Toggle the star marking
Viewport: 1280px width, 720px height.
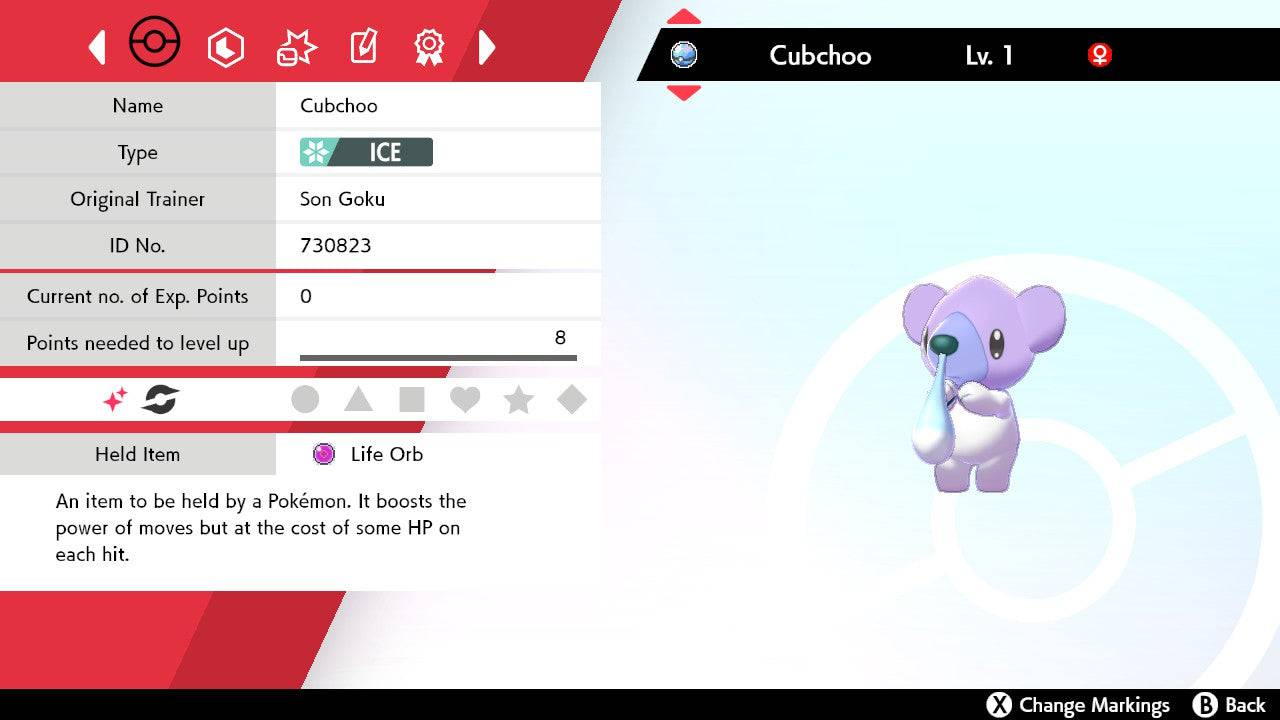click(x=518, y=398)
